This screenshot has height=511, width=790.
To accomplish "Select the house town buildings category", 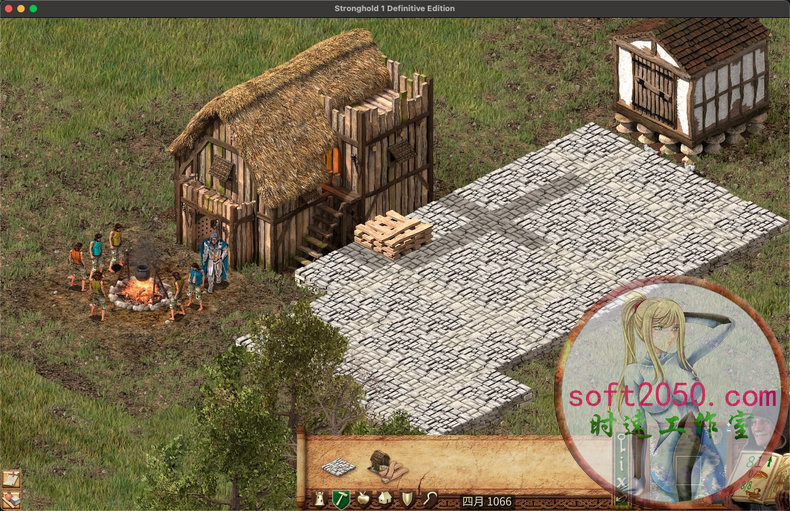I will click(385, 498).
